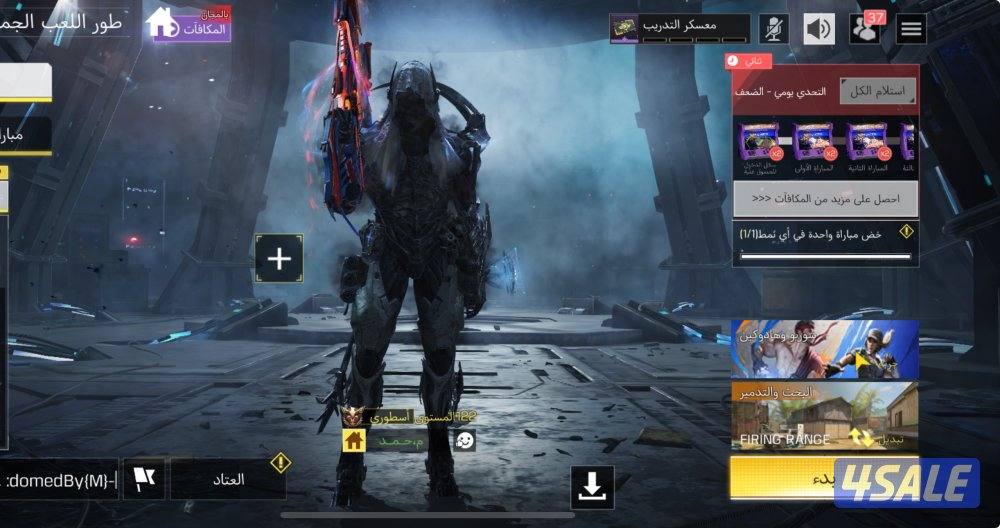Add a teammate with the plus button
Viewport: 1000px width, 528px height.
coord(279,259)
